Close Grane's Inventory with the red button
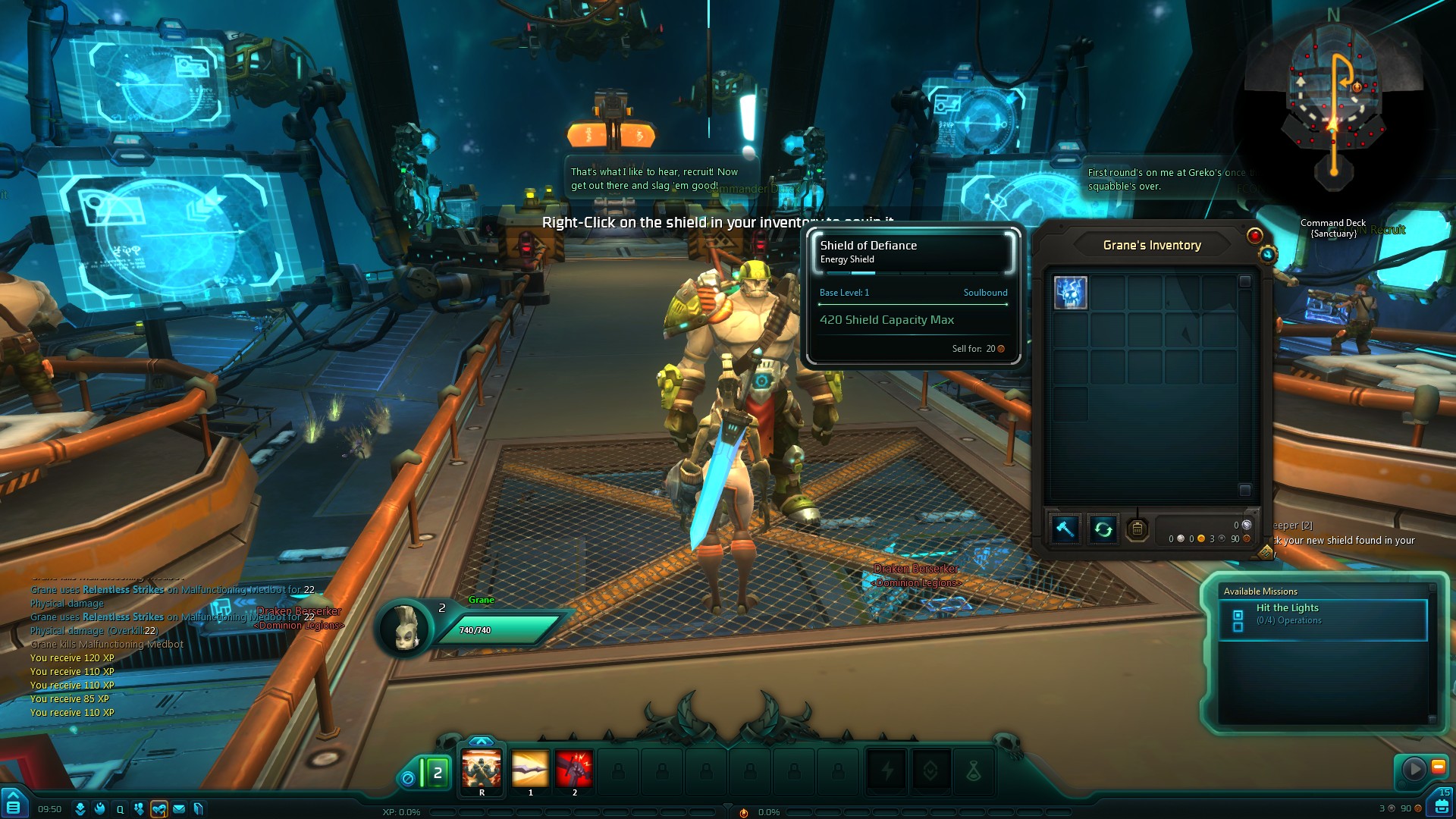1456x819 pixels. point(1255,236)
